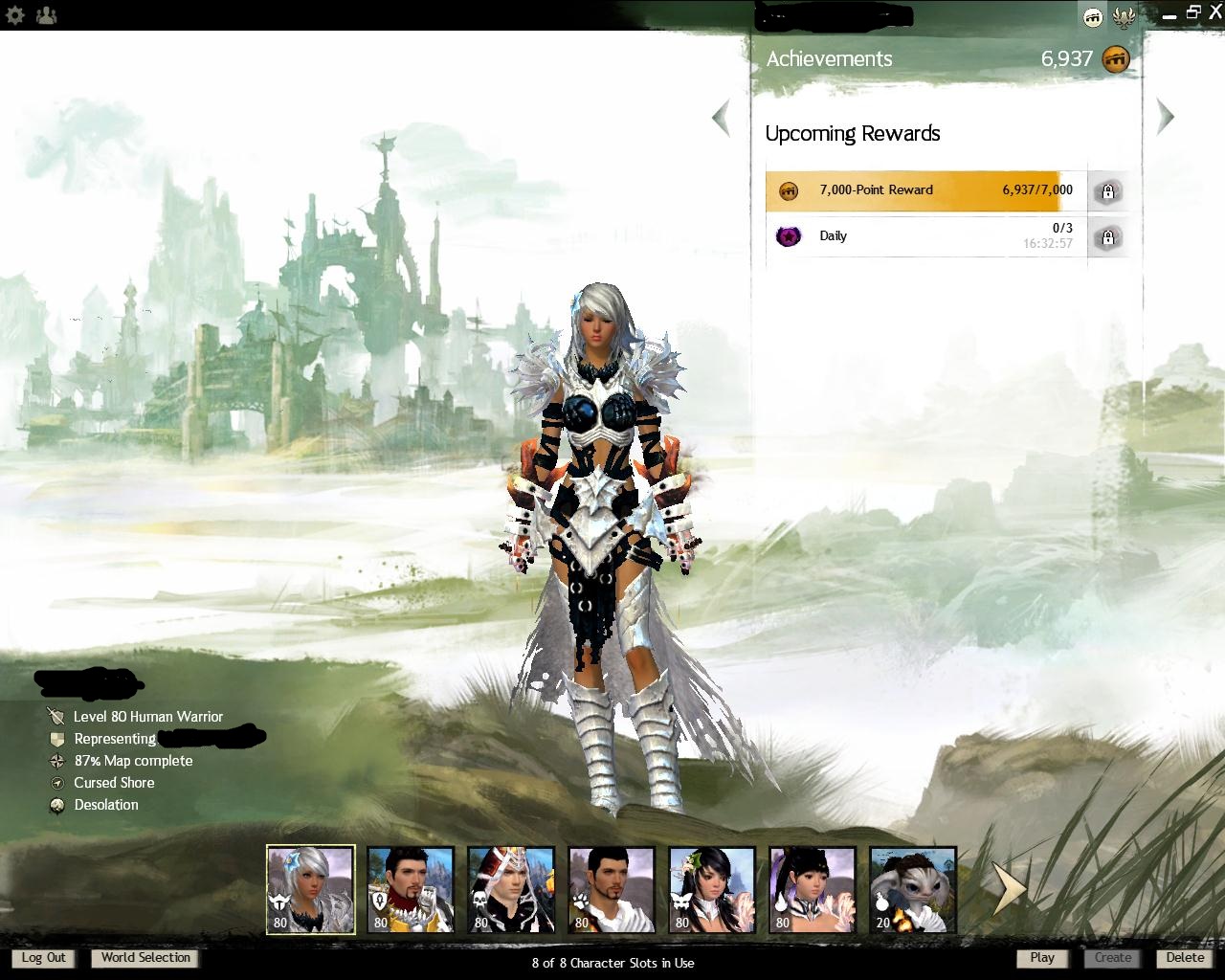The image size is (1225, 980).
Task: Click the Log Out button
Action: coord(44,958)
